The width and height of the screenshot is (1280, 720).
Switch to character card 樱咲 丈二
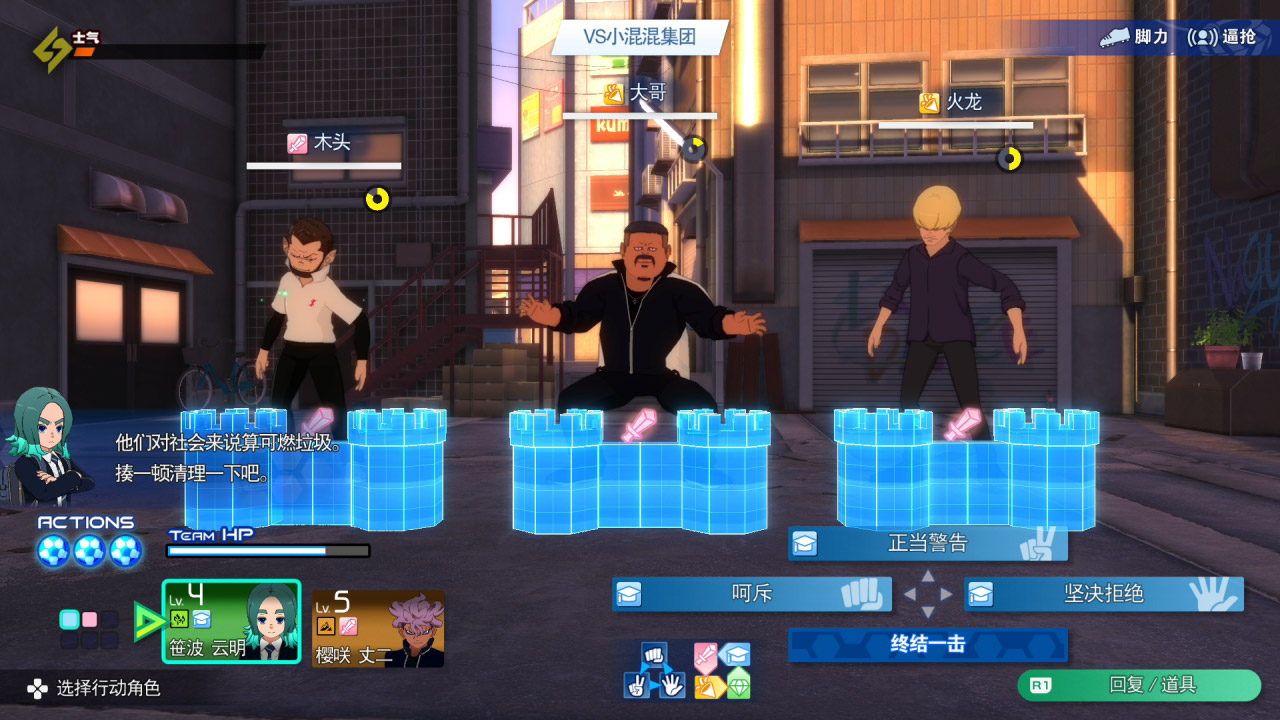[x=378, y=628]
